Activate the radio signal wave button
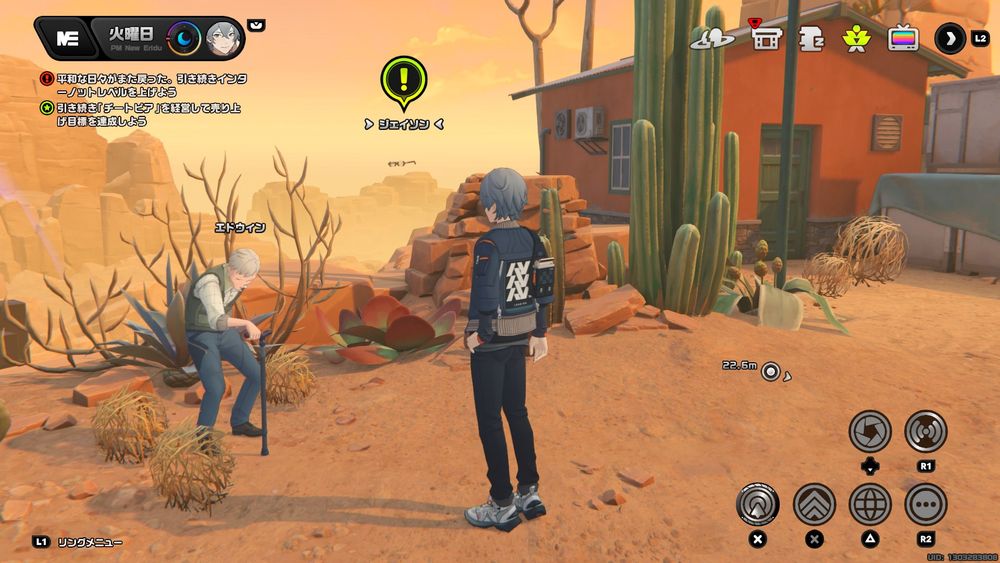 pyautogui.click(x=926, y=431)
